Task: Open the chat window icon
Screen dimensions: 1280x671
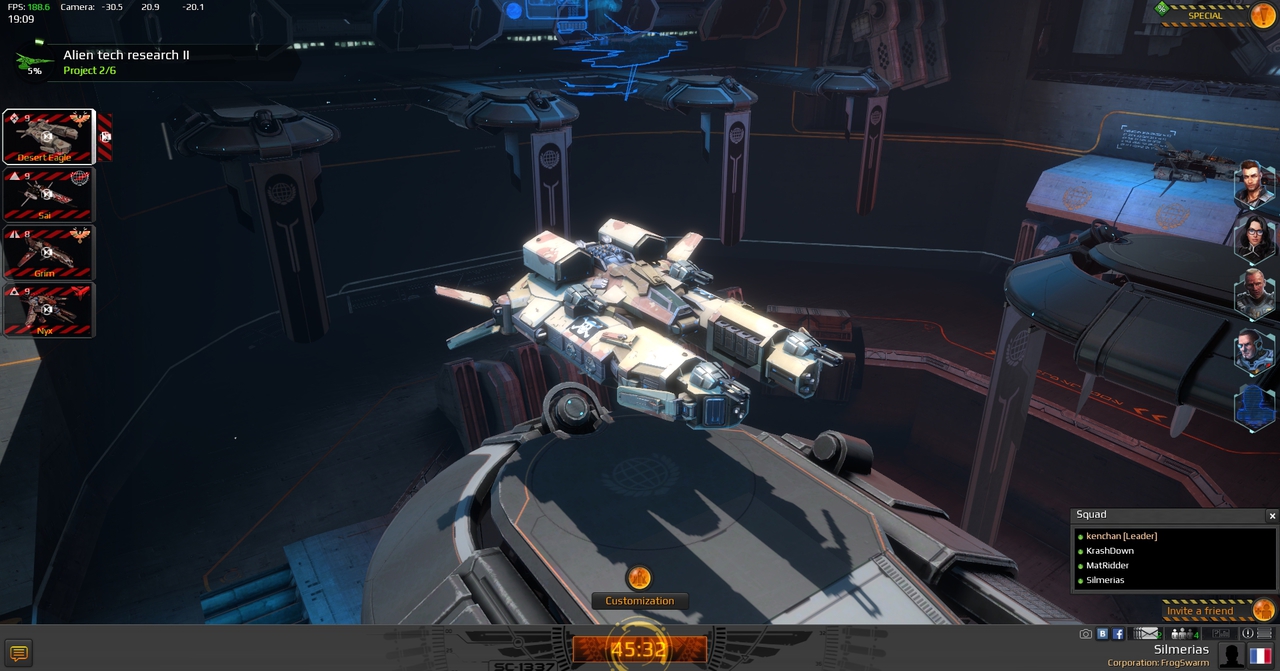Action: pyautogui.click(x=18, y=653)
